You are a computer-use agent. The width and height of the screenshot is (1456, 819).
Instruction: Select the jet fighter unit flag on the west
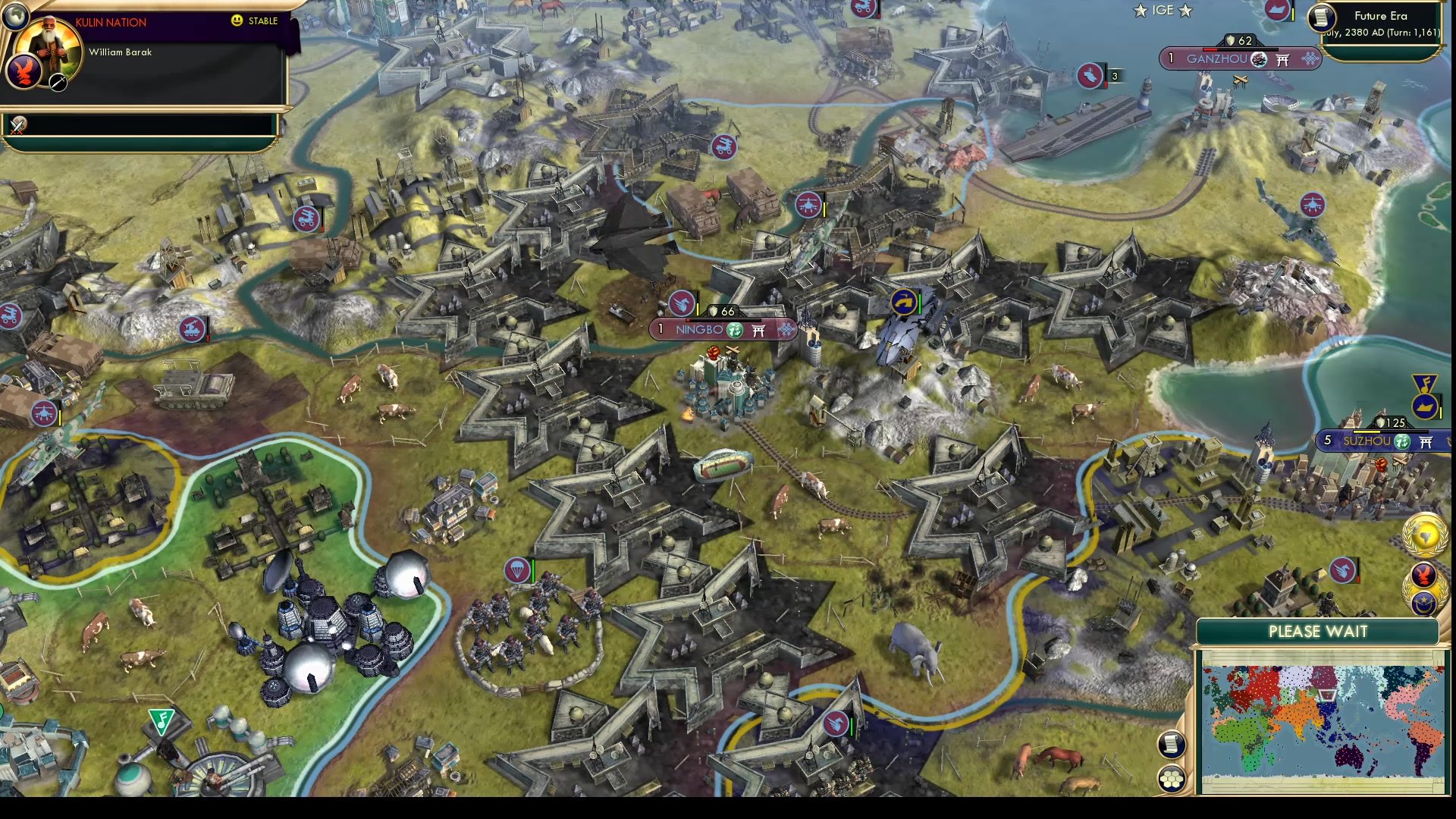(x=44, y=412)
